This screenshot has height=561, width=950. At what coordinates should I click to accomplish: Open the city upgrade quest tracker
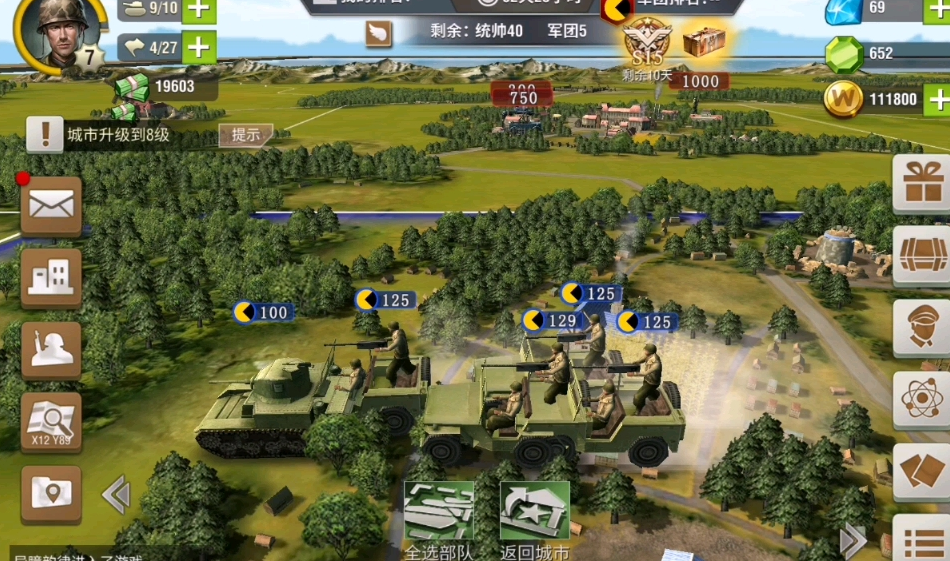(118, 135)
